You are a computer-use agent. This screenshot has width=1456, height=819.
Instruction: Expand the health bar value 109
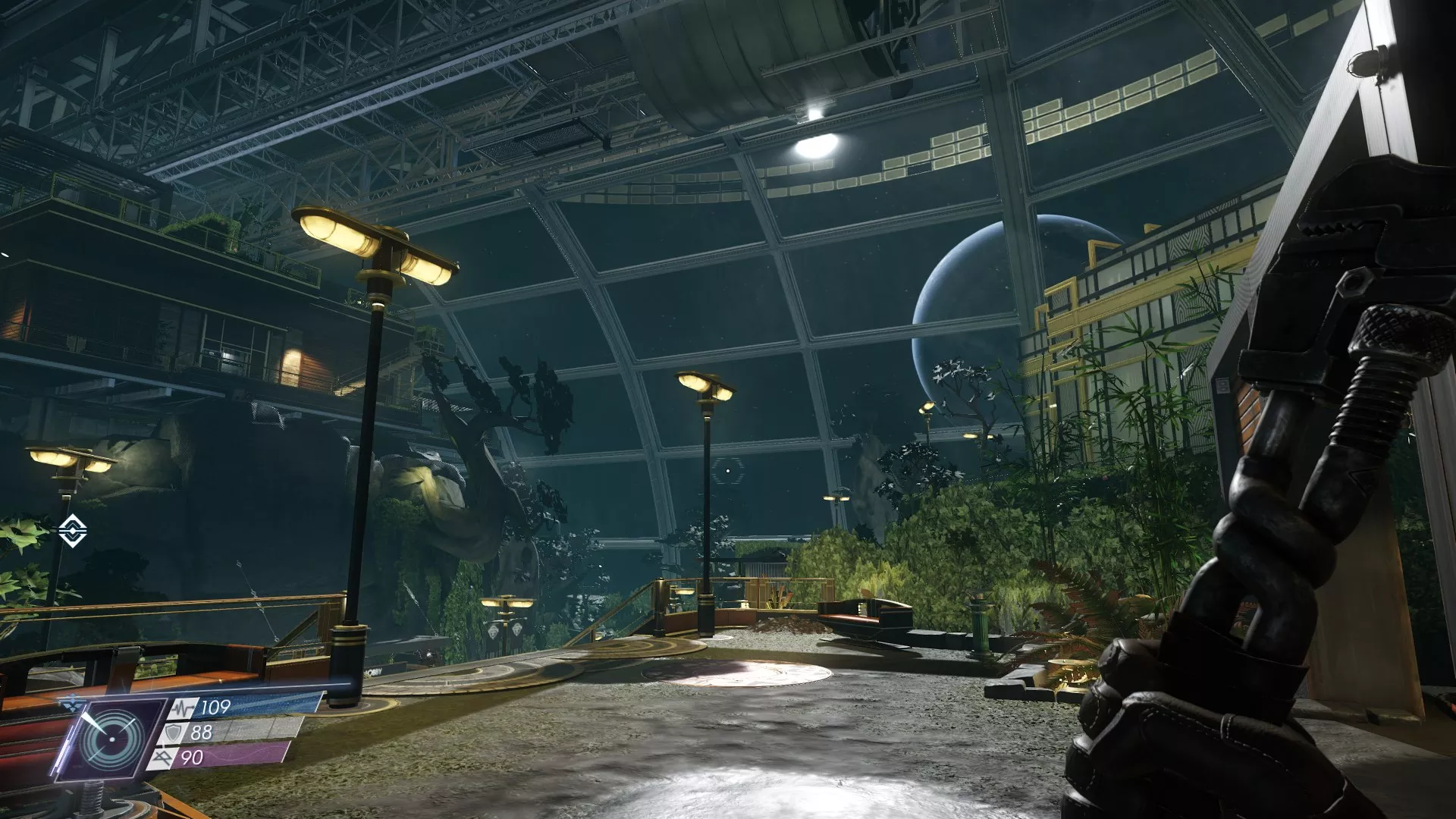(215, 707)
